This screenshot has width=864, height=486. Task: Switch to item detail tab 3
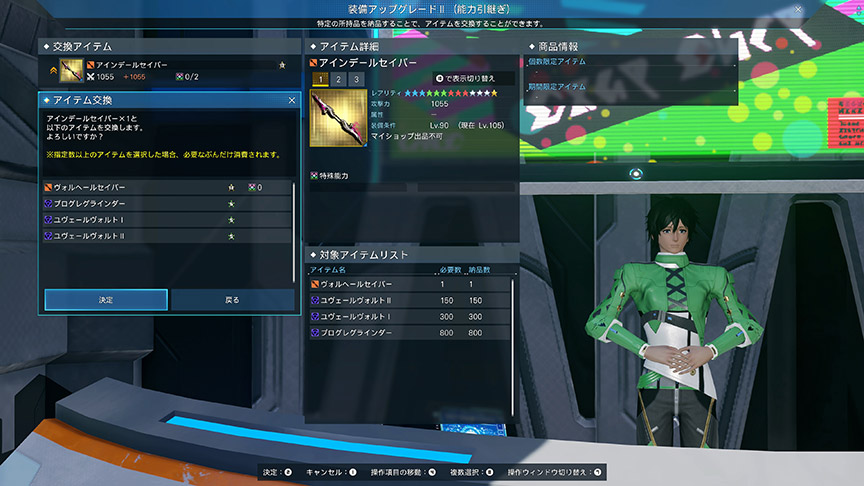tap(355, 79)
